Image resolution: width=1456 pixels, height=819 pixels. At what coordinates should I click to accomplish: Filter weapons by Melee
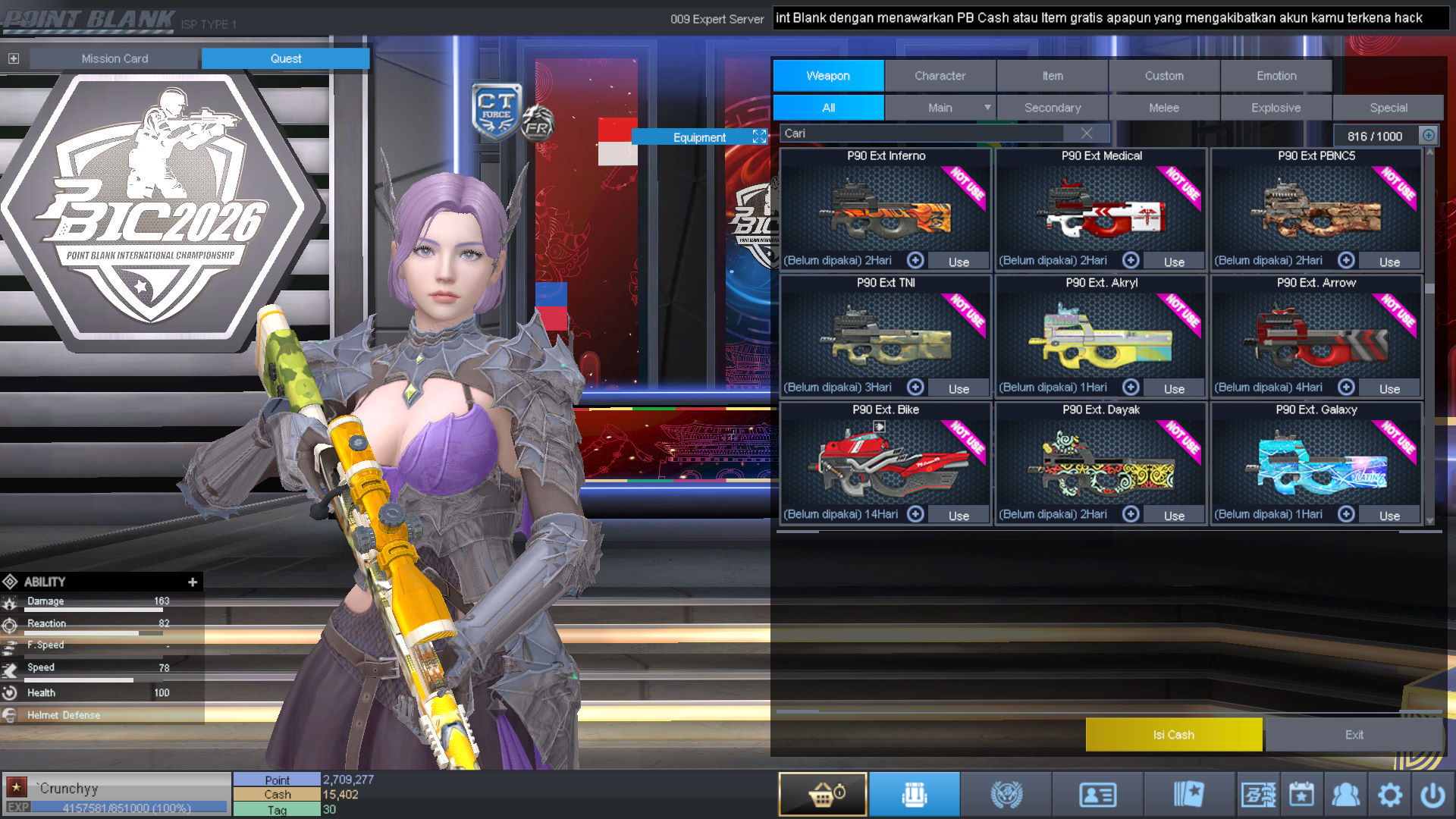tap(1164, 108)
